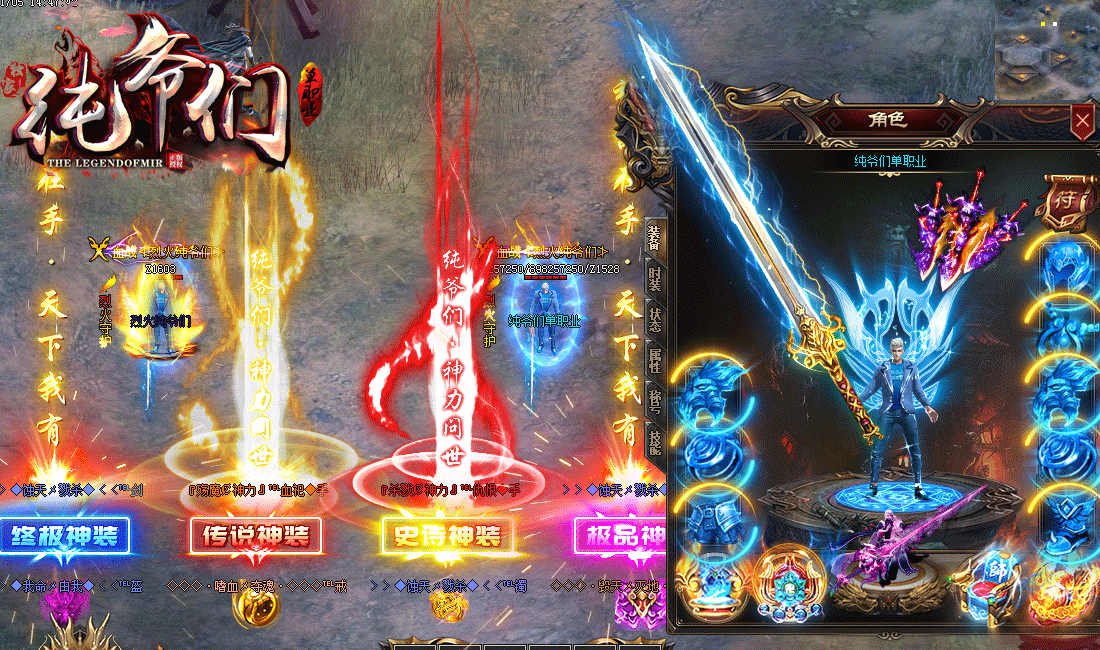The width and height of the screenshot is (1100, 650).
Task: Show the 状态 status tab
Action: [x=654, y=319]
